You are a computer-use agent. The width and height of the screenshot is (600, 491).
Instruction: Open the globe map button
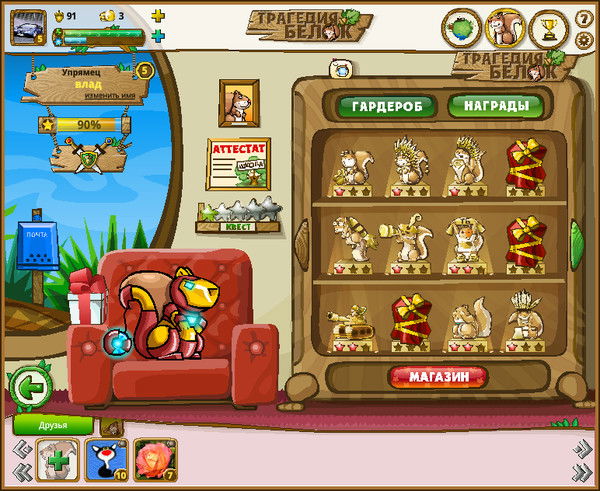pyautogui.click(x=461, y=28)
